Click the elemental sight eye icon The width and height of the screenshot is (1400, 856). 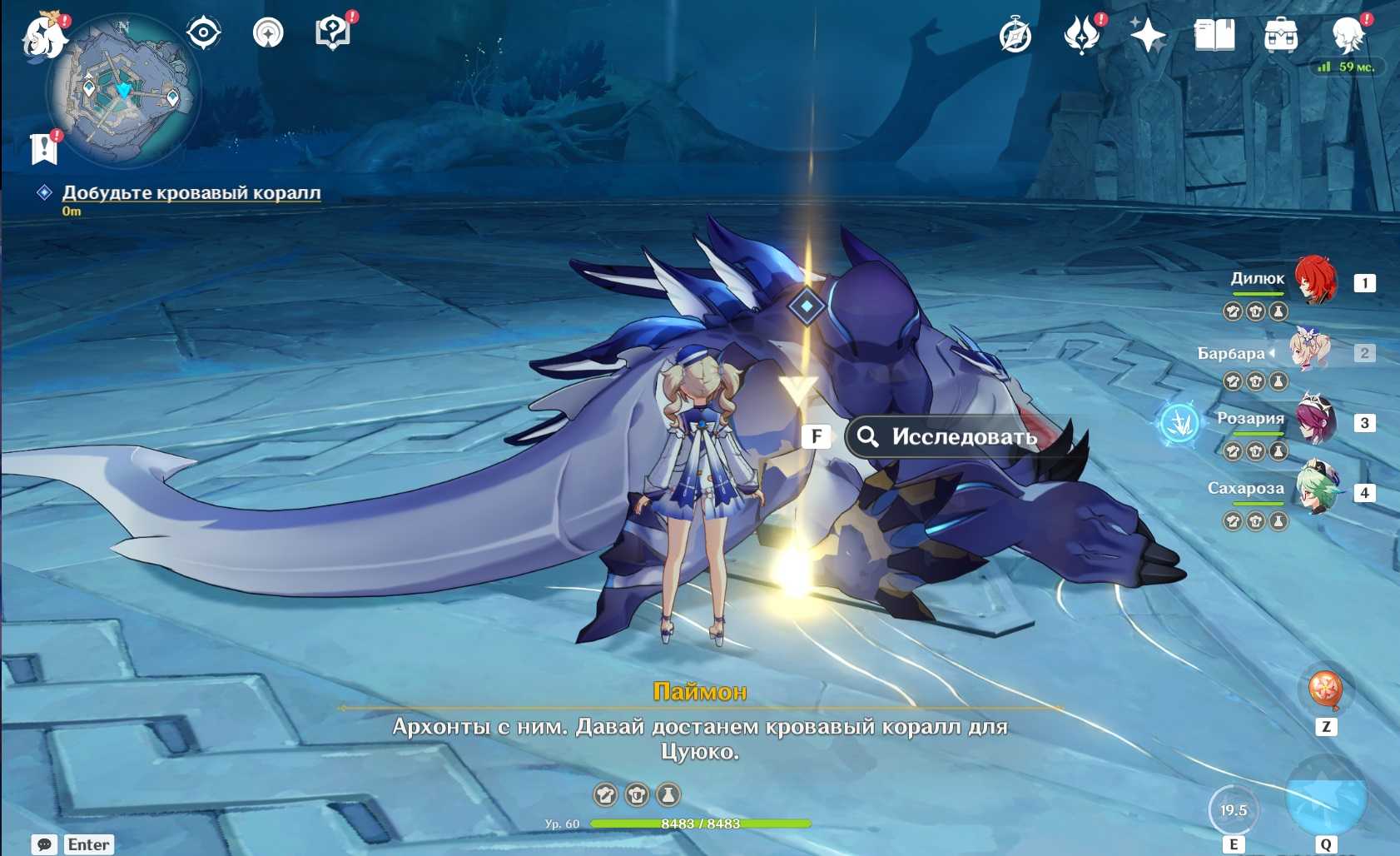click(x=203, y=33)
